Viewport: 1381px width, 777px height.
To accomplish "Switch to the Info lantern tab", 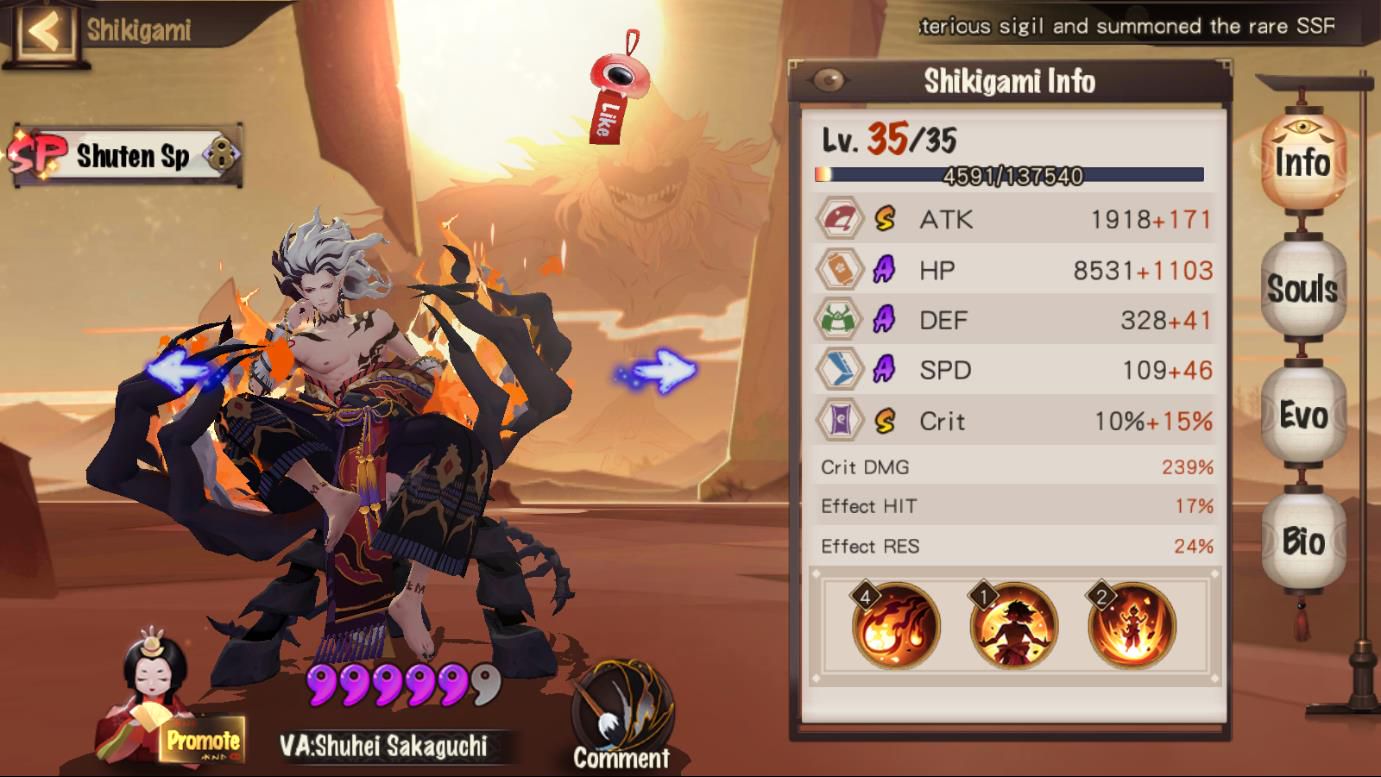I will (1303, 162).
